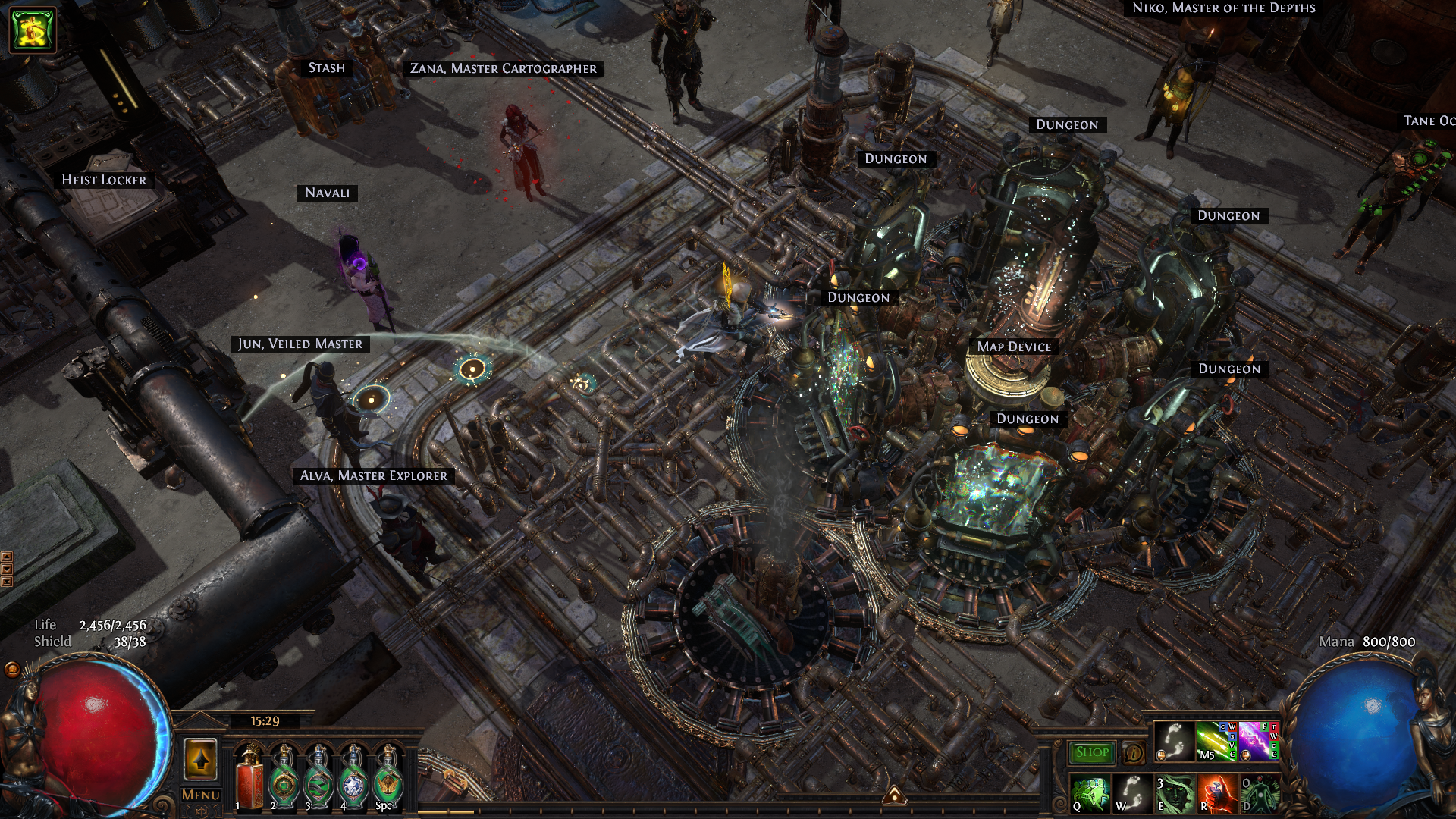
Task: Open the Menu button
Action: tap(201, 795)
